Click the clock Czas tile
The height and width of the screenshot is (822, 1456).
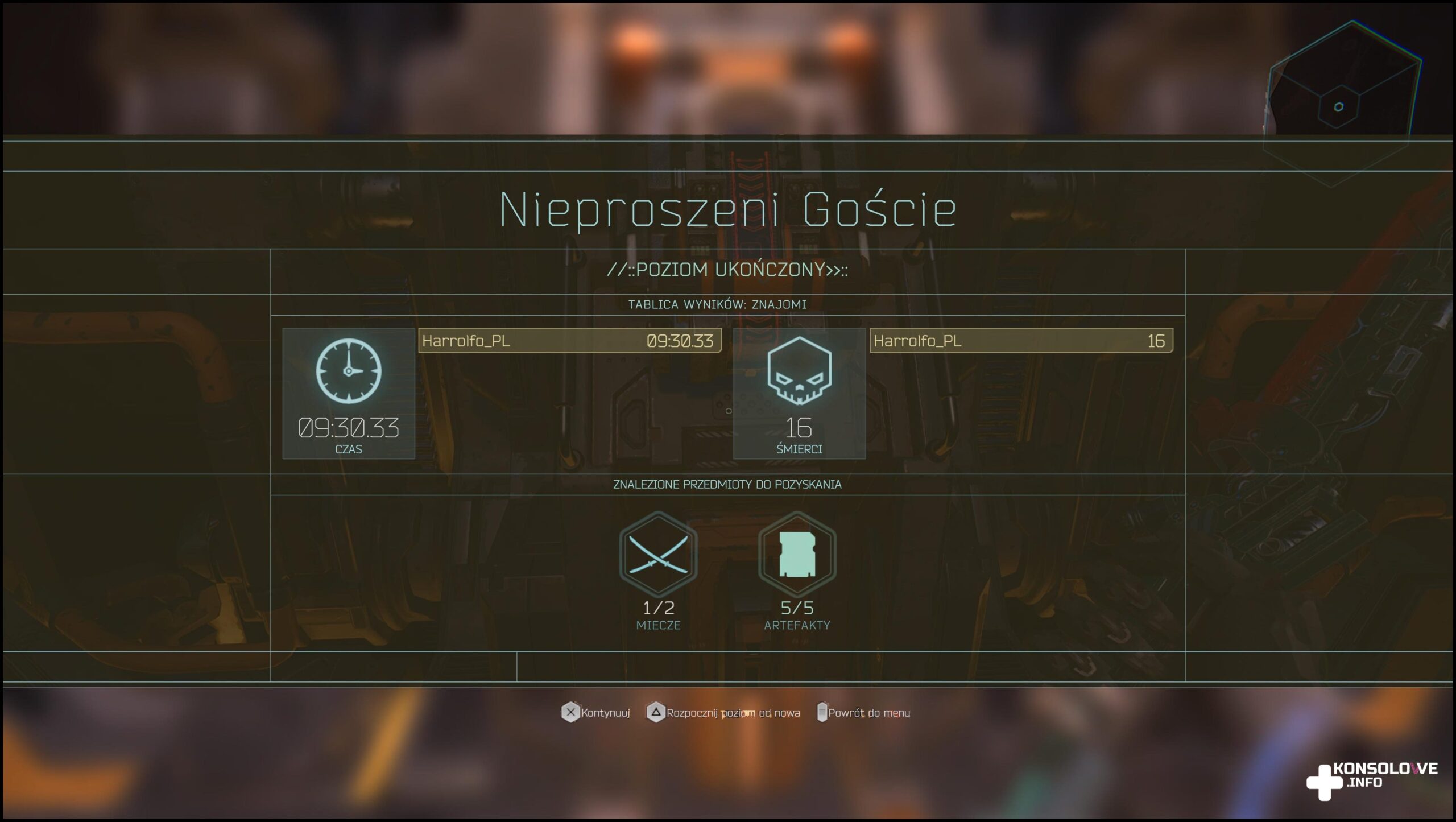point(349,393)
